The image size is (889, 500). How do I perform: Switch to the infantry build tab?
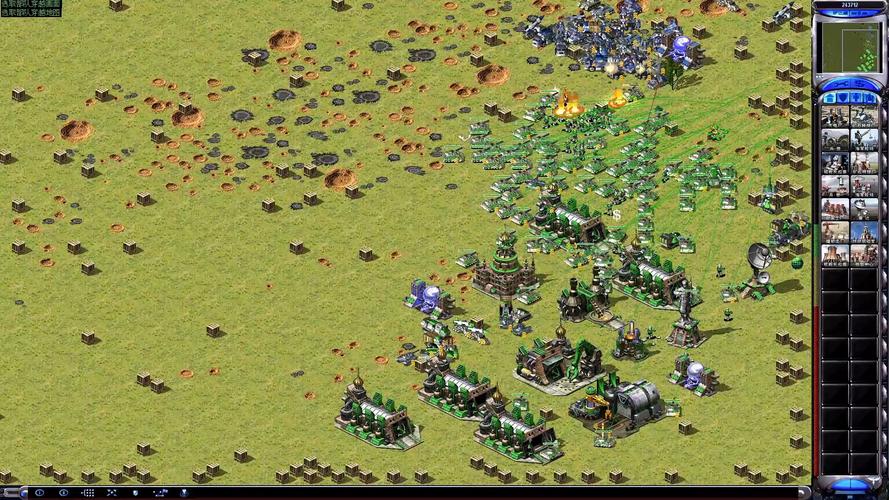pos(857,98)
